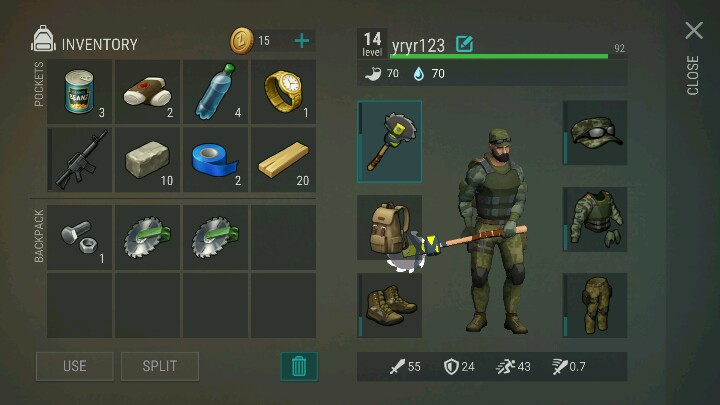The height and width of the screenshot is (405, 720).
Task: Choose the blue duct tape slot
Action: [215, 160]
